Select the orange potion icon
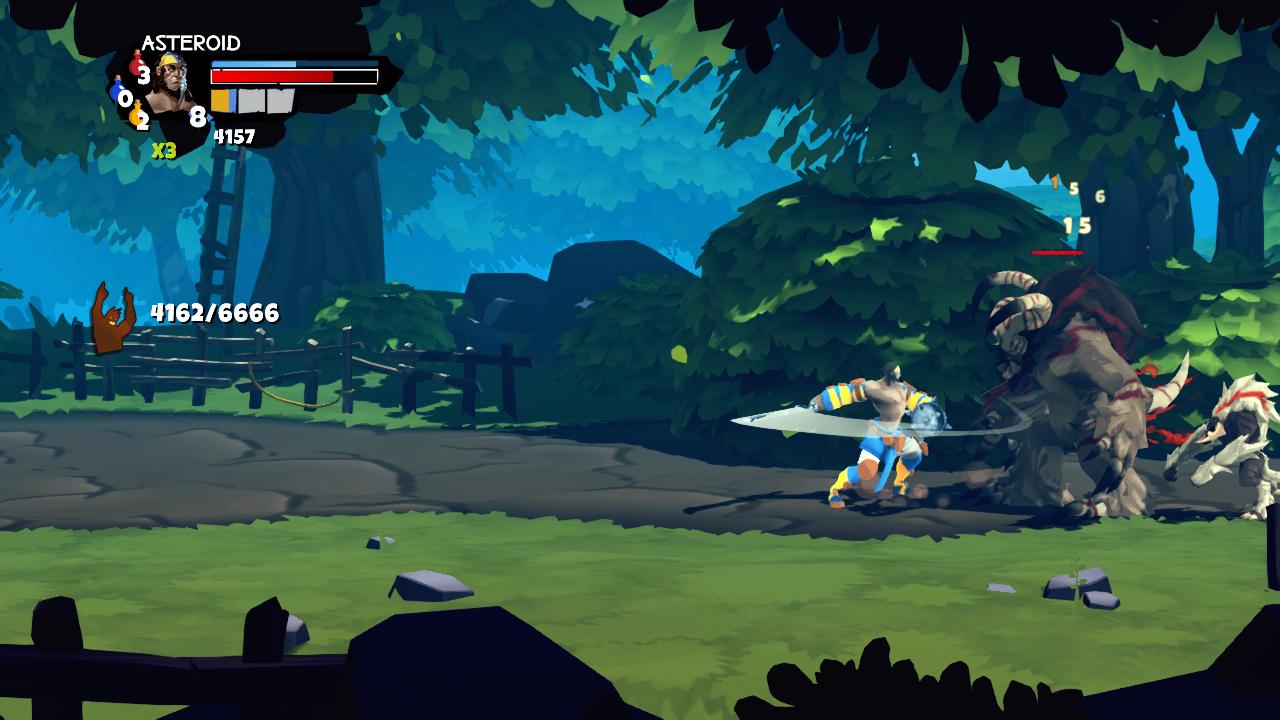The height and width of the screenshot is (720, 1280). pos(135,115)
